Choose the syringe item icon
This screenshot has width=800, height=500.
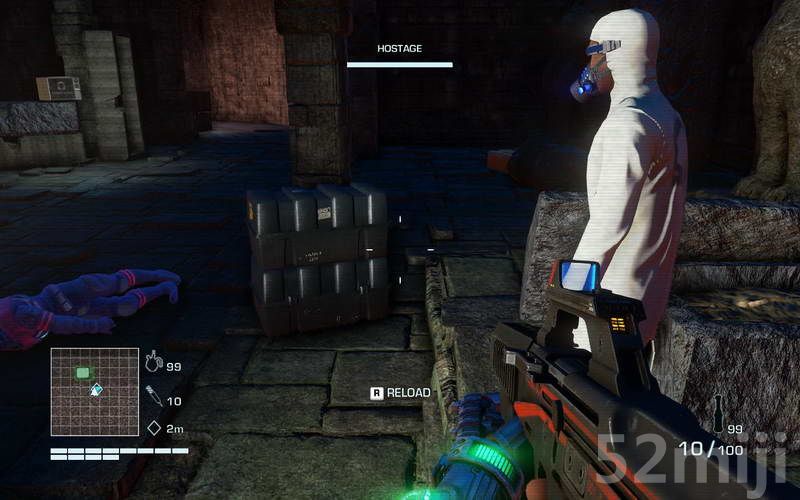(153, 396)
